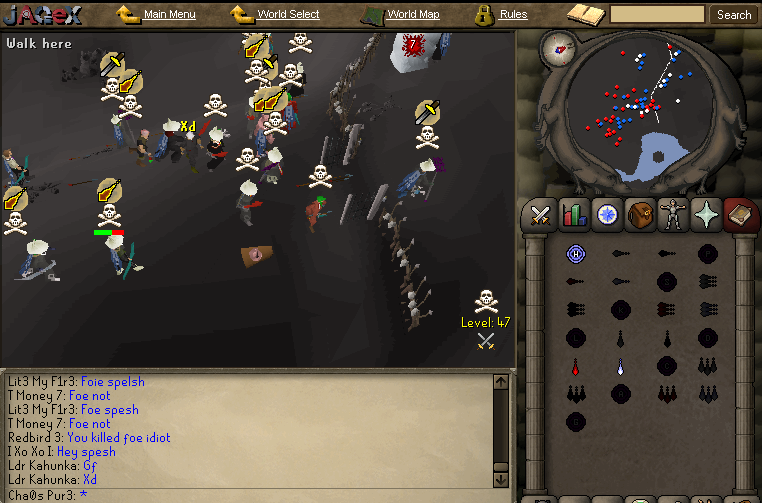Open the stats bar-chart tab

point(574,214)
